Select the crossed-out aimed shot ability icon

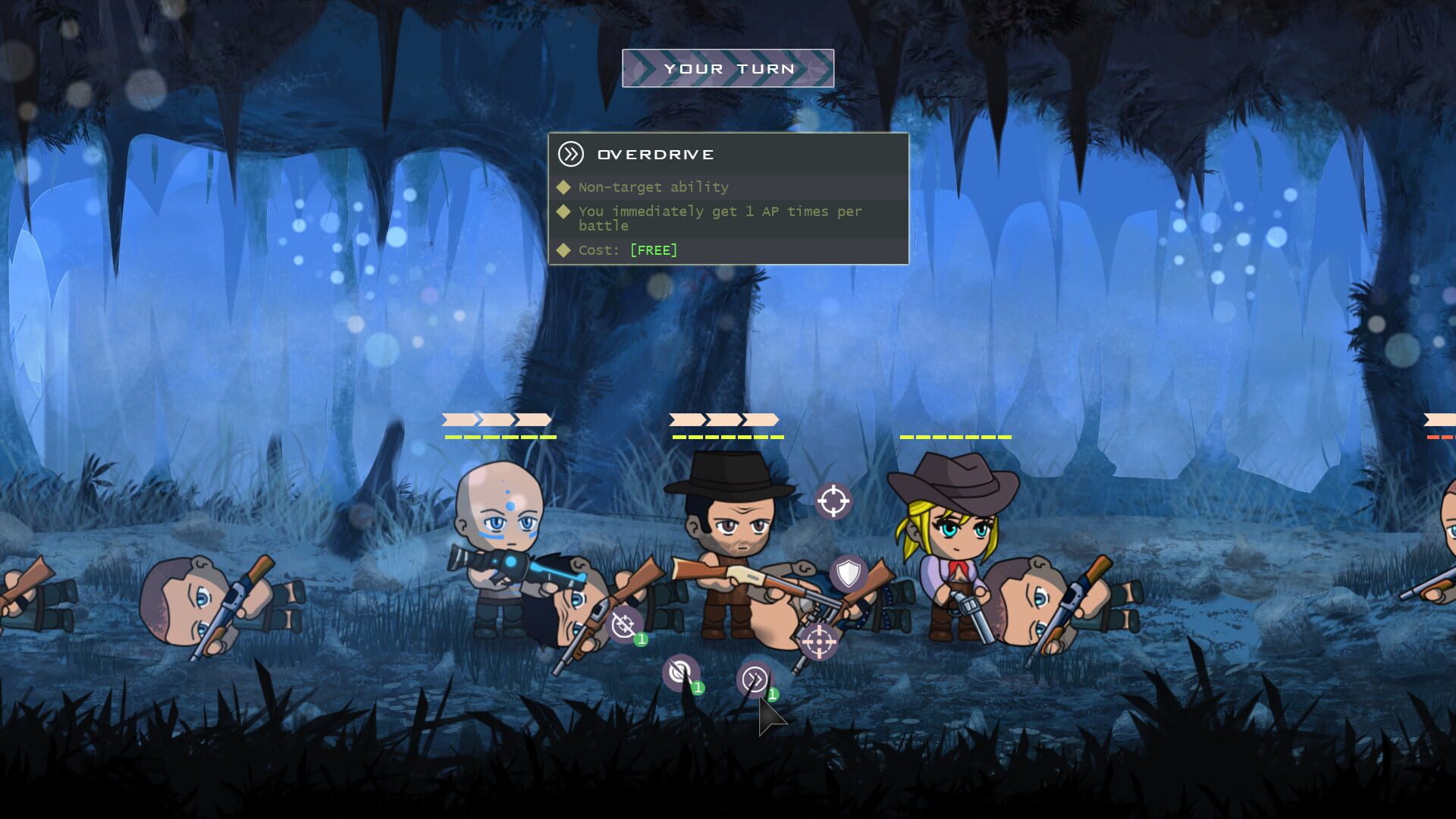coord(624,624)
